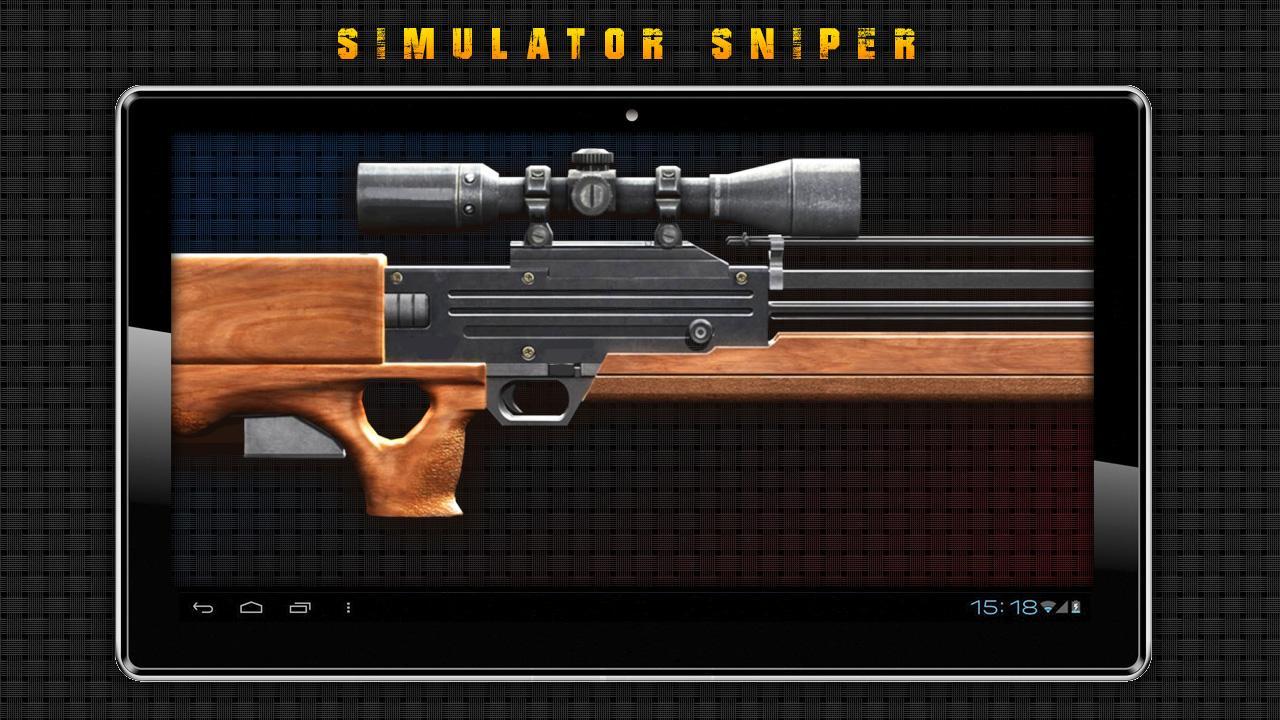Open the overflow menu with three dots
The height and width of the screenshot is (720, 1280).
point(347,607)
